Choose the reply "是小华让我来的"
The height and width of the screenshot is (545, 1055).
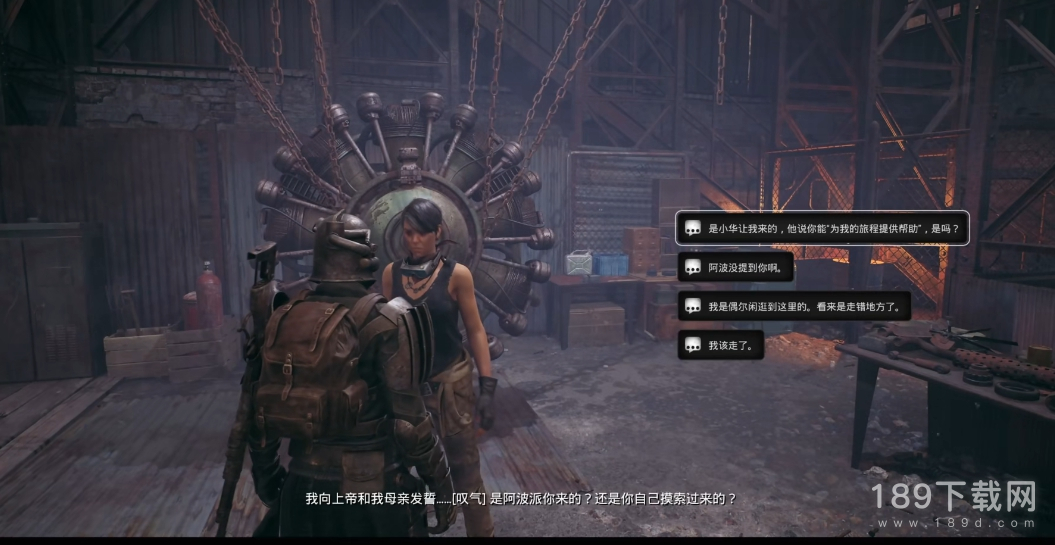[822, 229]
